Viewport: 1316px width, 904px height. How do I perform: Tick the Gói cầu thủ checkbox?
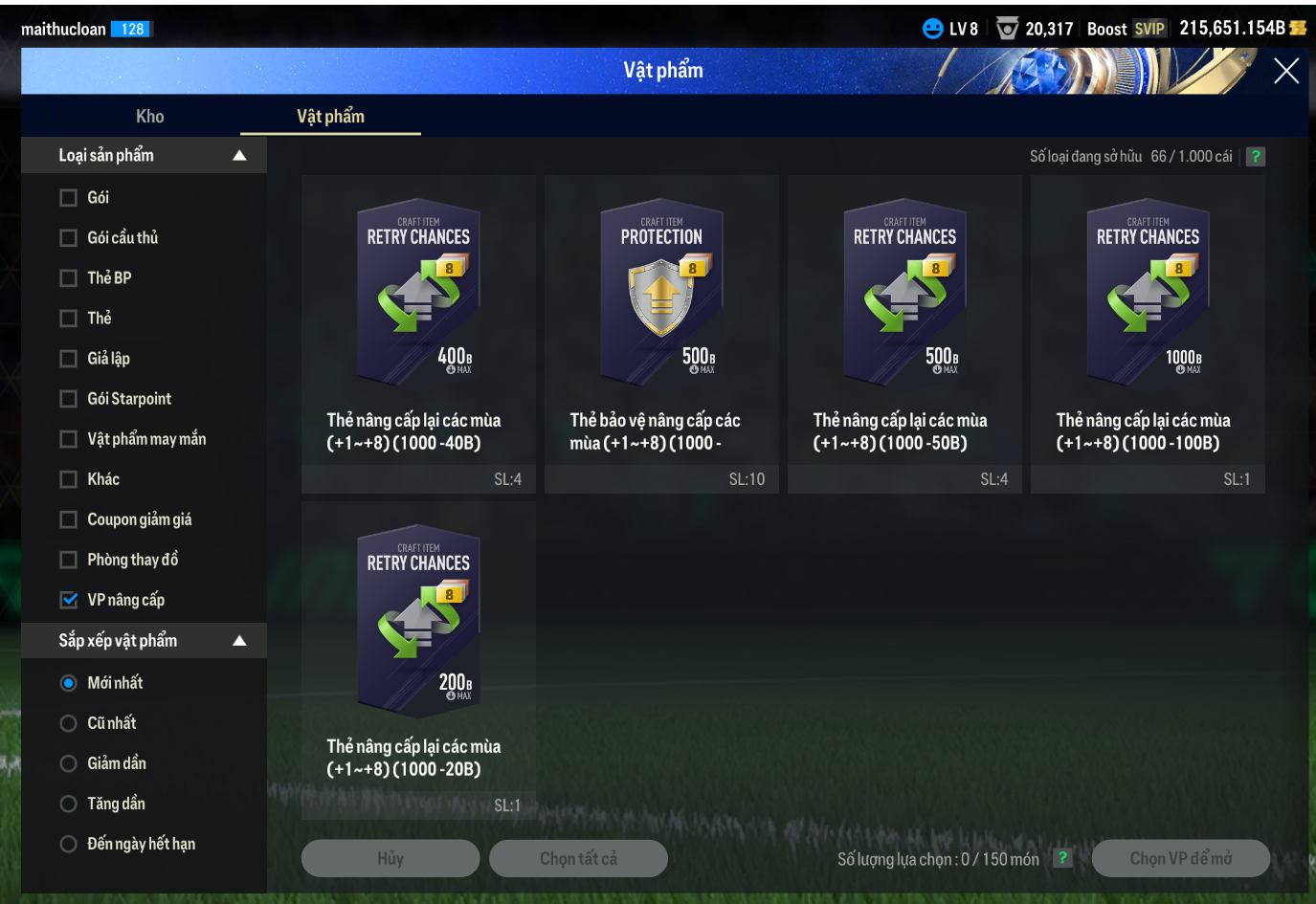coord(69,238)
